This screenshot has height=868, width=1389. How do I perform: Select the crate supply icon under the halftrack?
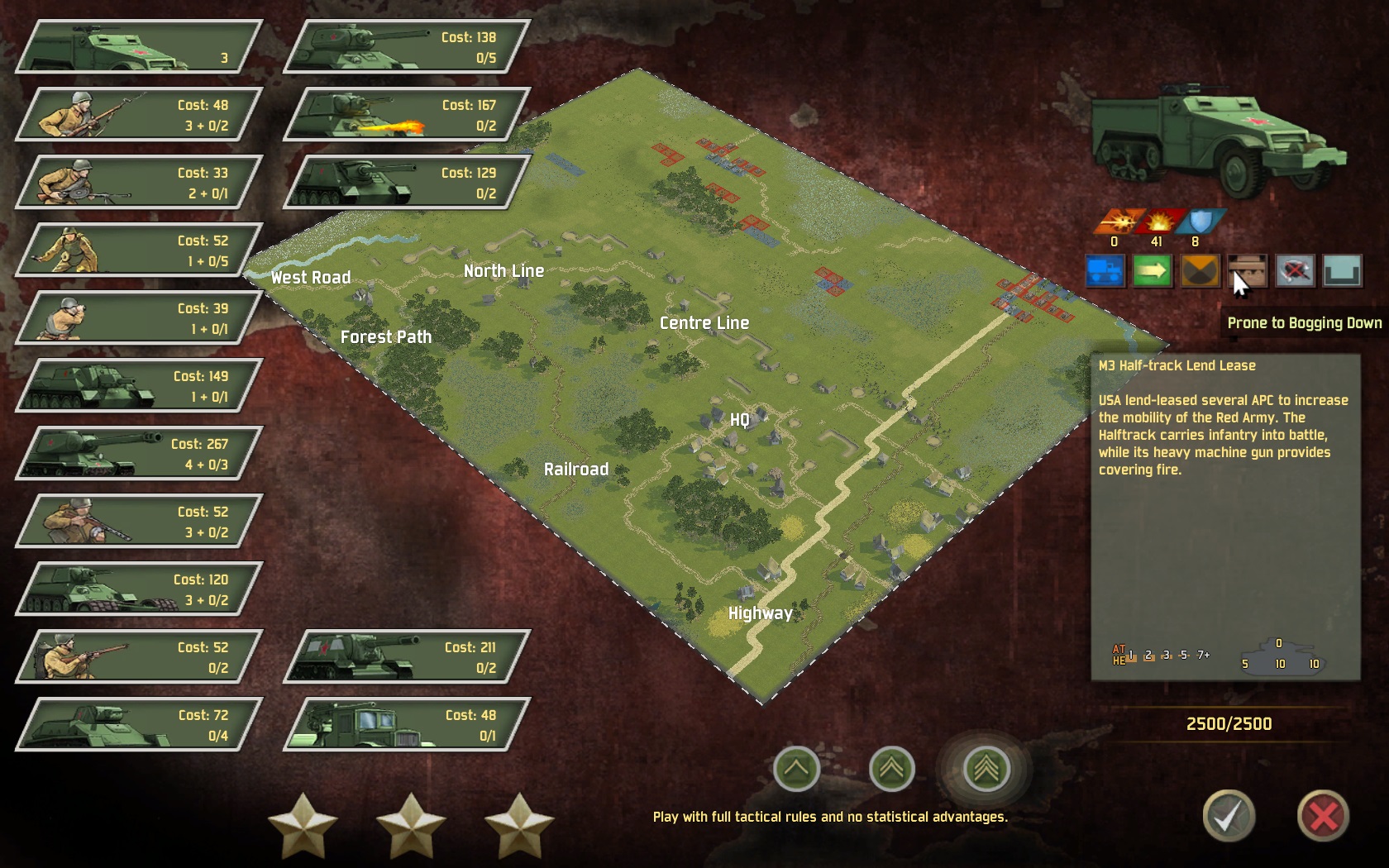click(1248, 271)
